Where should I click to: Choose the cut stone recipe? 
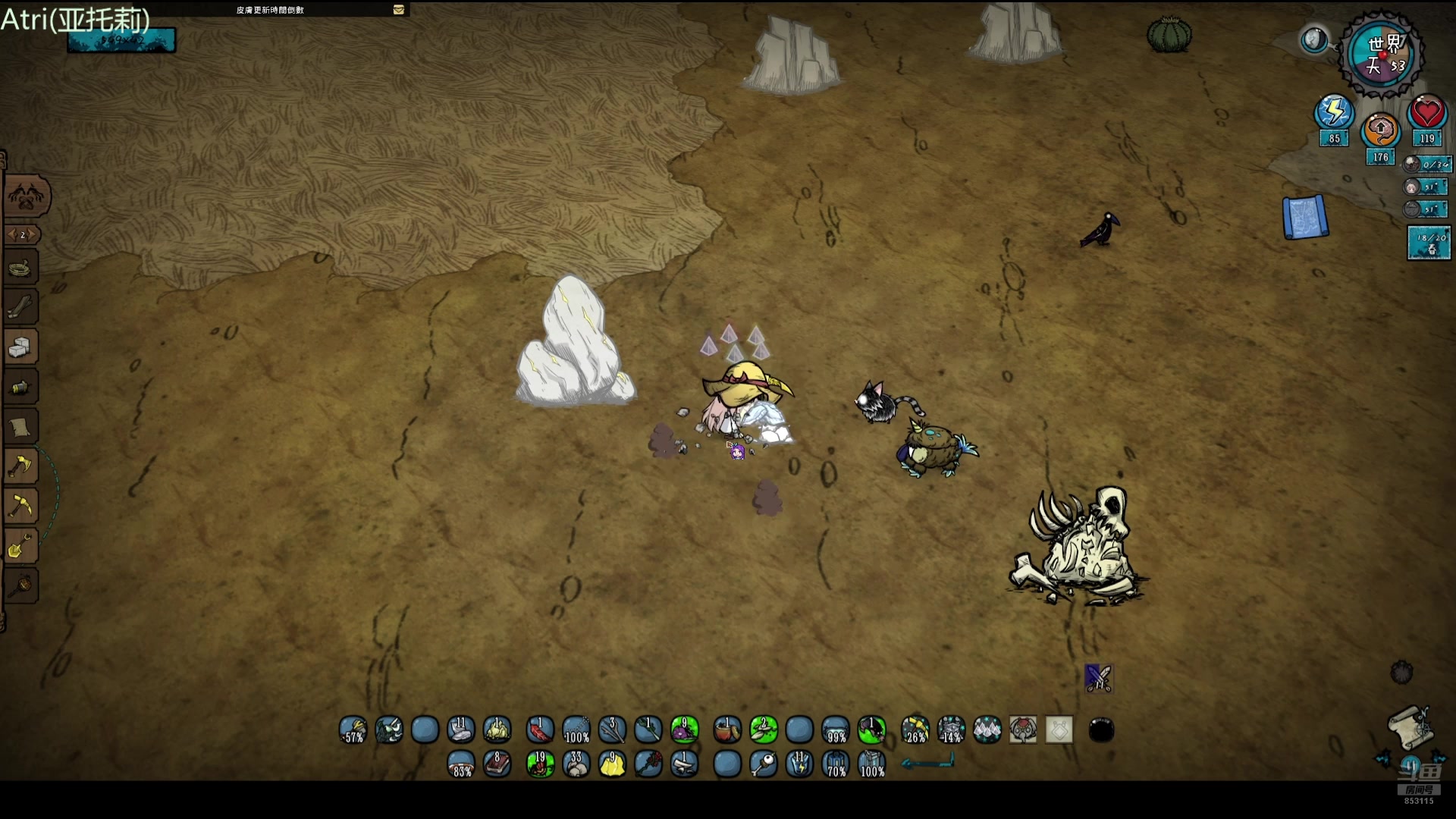pos(20,348)
